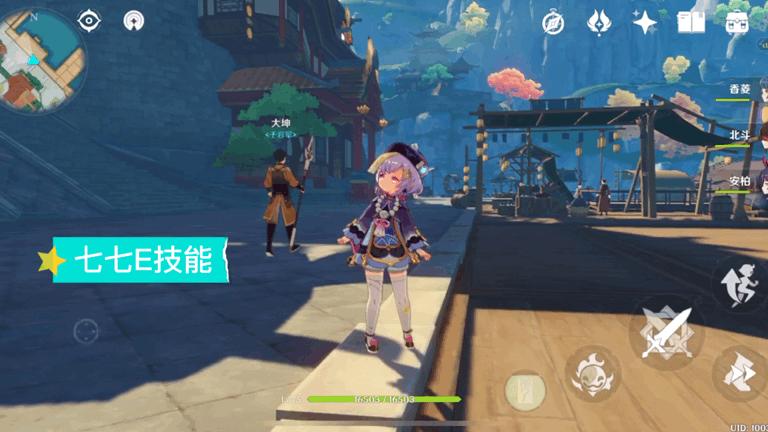The width and height of the screenshot is (768, 432).
Task: Switch to party member 北斗
Action: [x=742, y=135]
